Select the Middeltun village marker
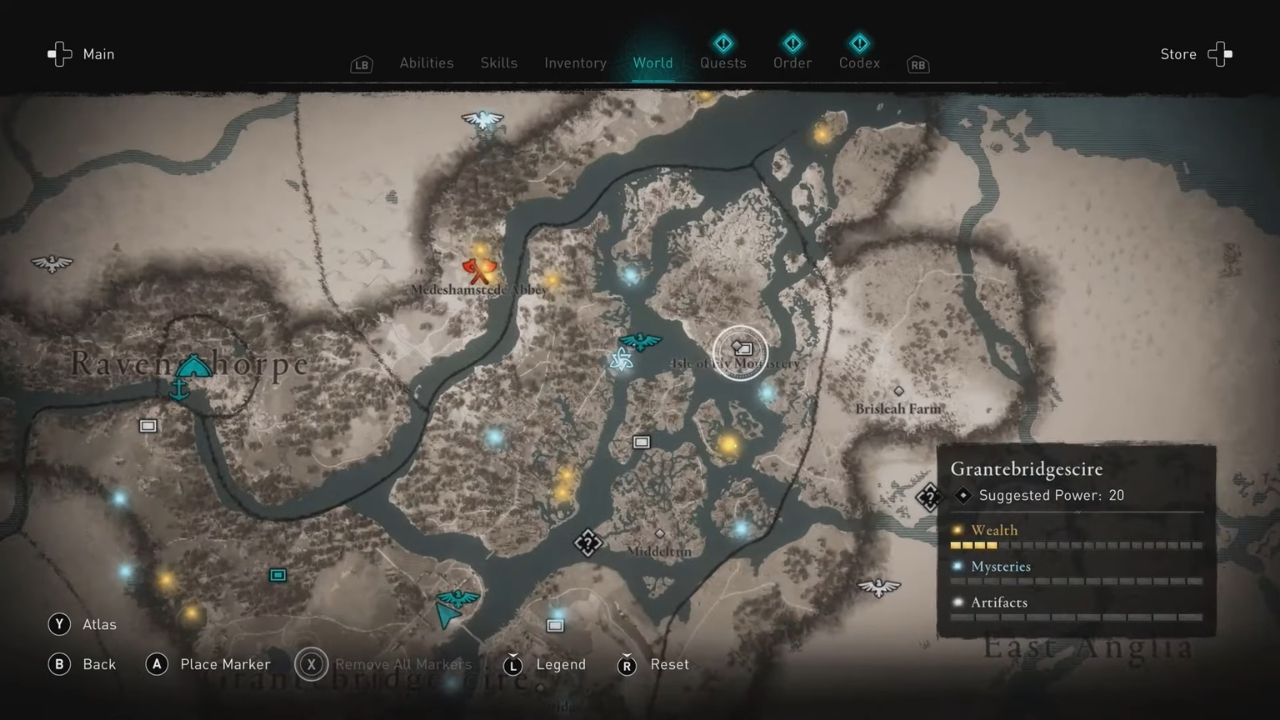 point(659,534)
